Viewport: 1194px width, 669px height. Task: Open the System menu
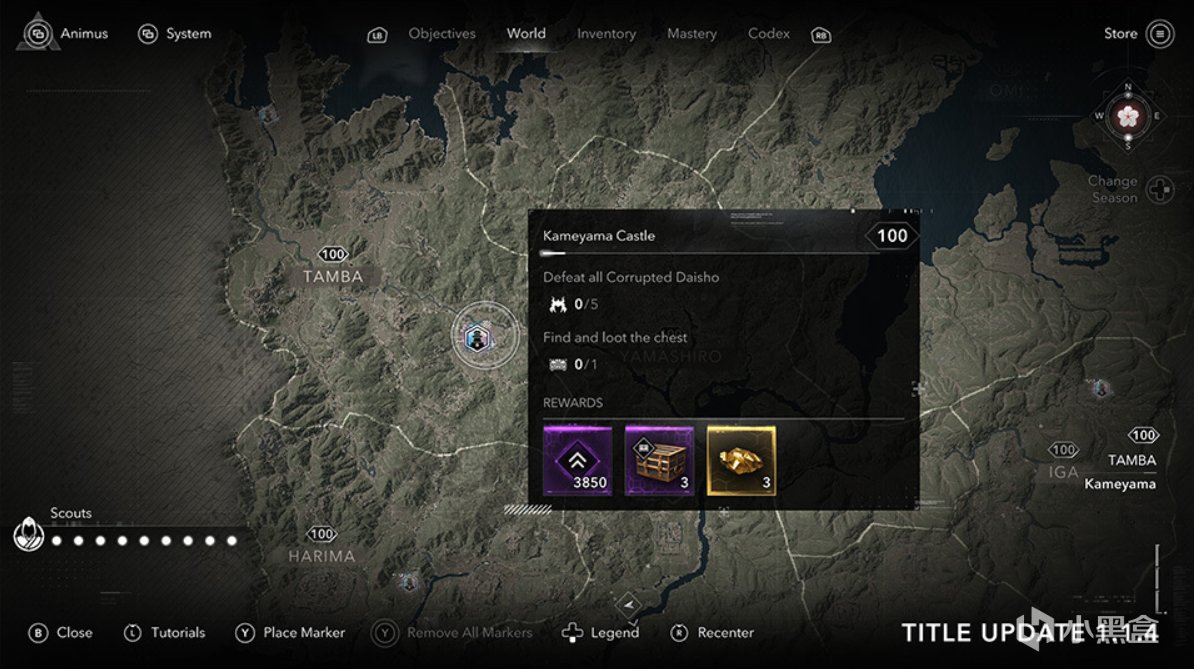click(176, 34)
